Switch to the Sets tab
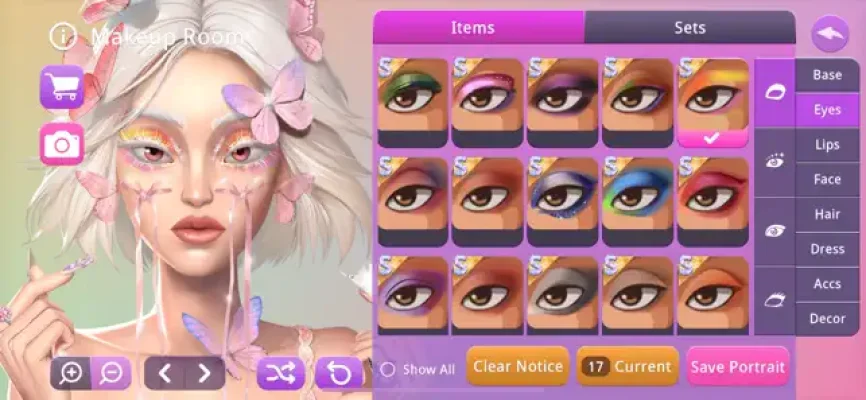Screen dimensions: 866x400 pos(689,28)
